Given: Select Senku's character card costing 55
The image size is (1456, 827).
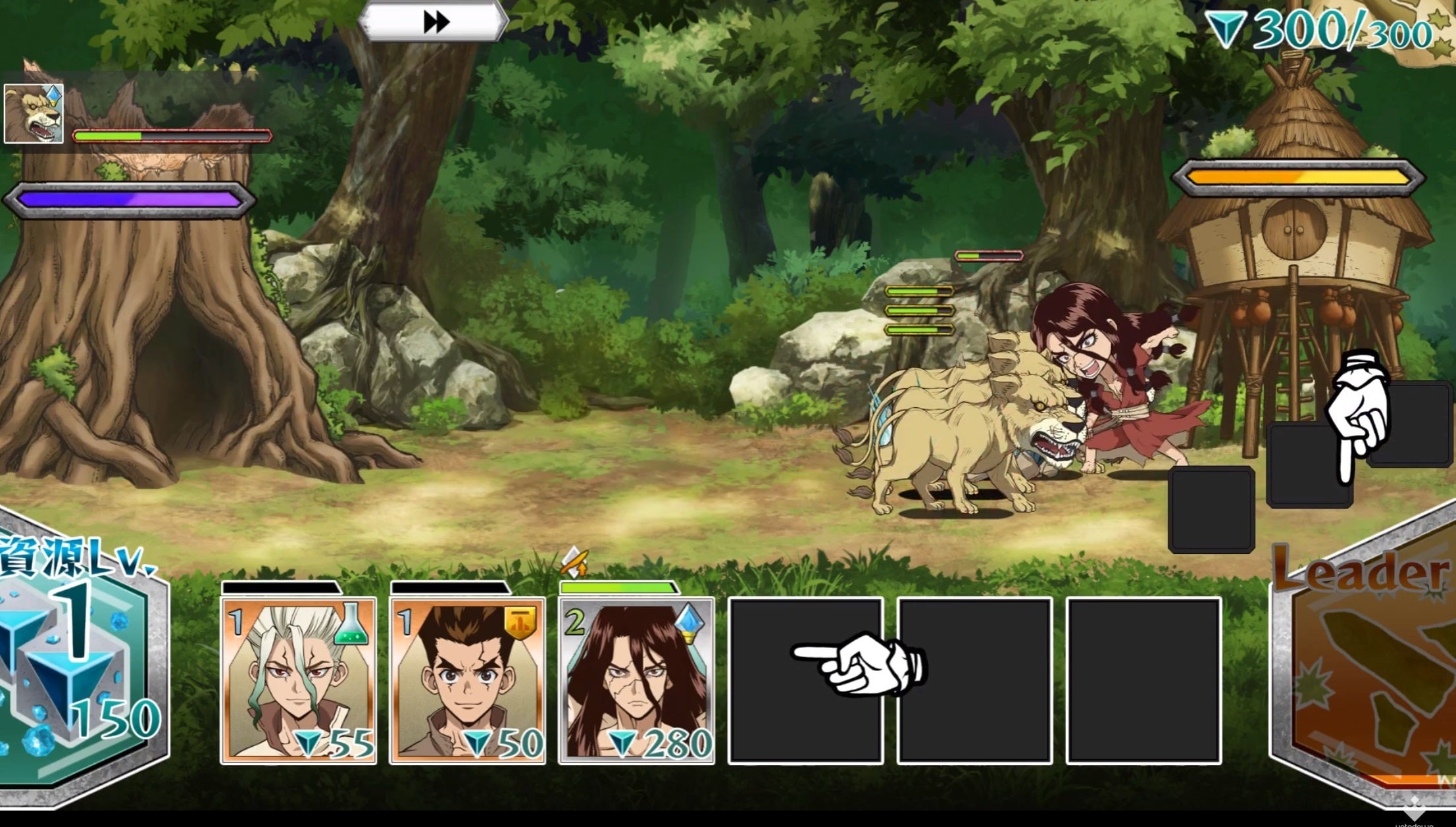Looking at the screenshot, I should pyautogui.click(x=298, y=678).
